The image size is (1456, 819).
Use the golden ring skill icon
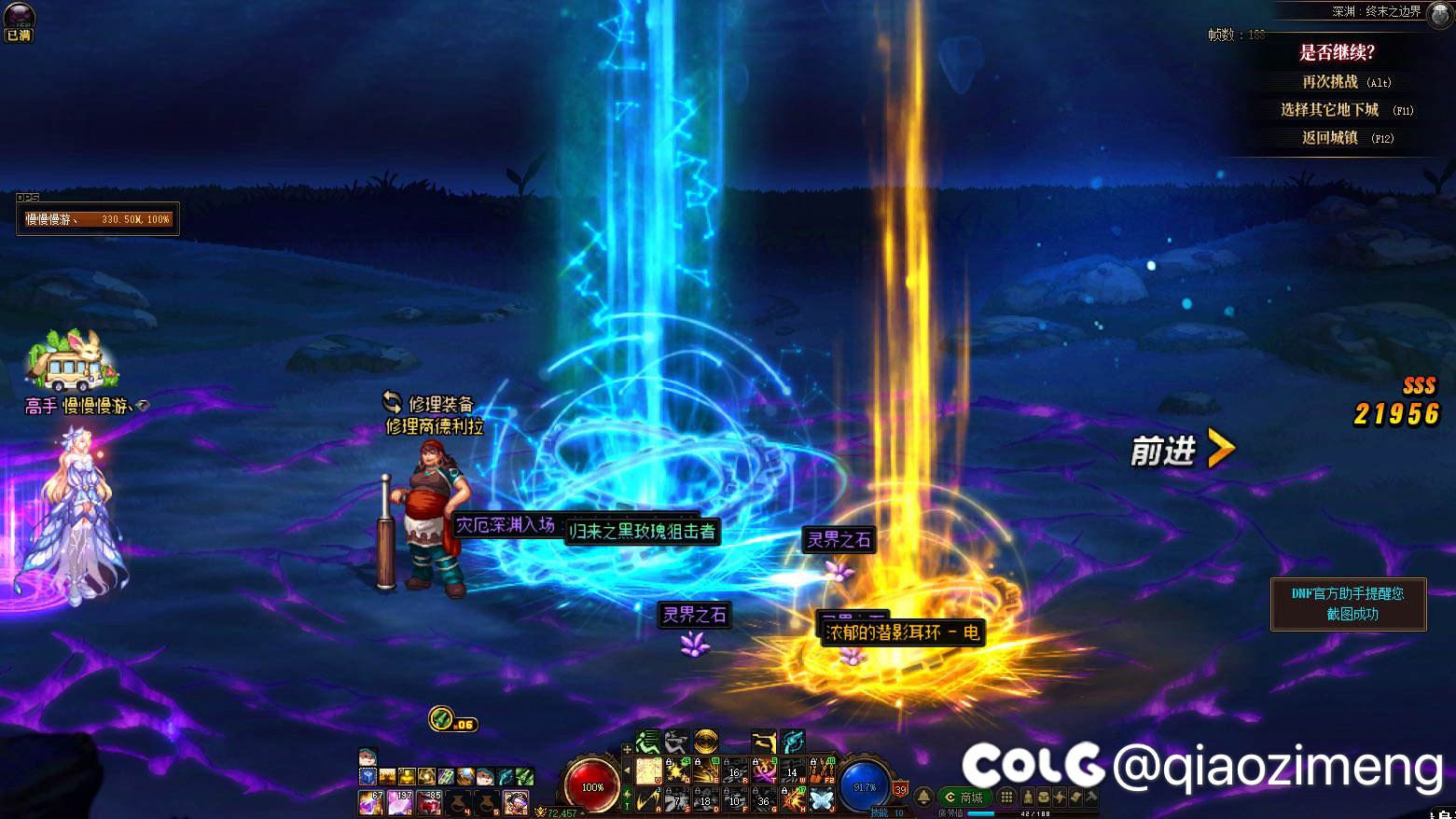point(706,743)
